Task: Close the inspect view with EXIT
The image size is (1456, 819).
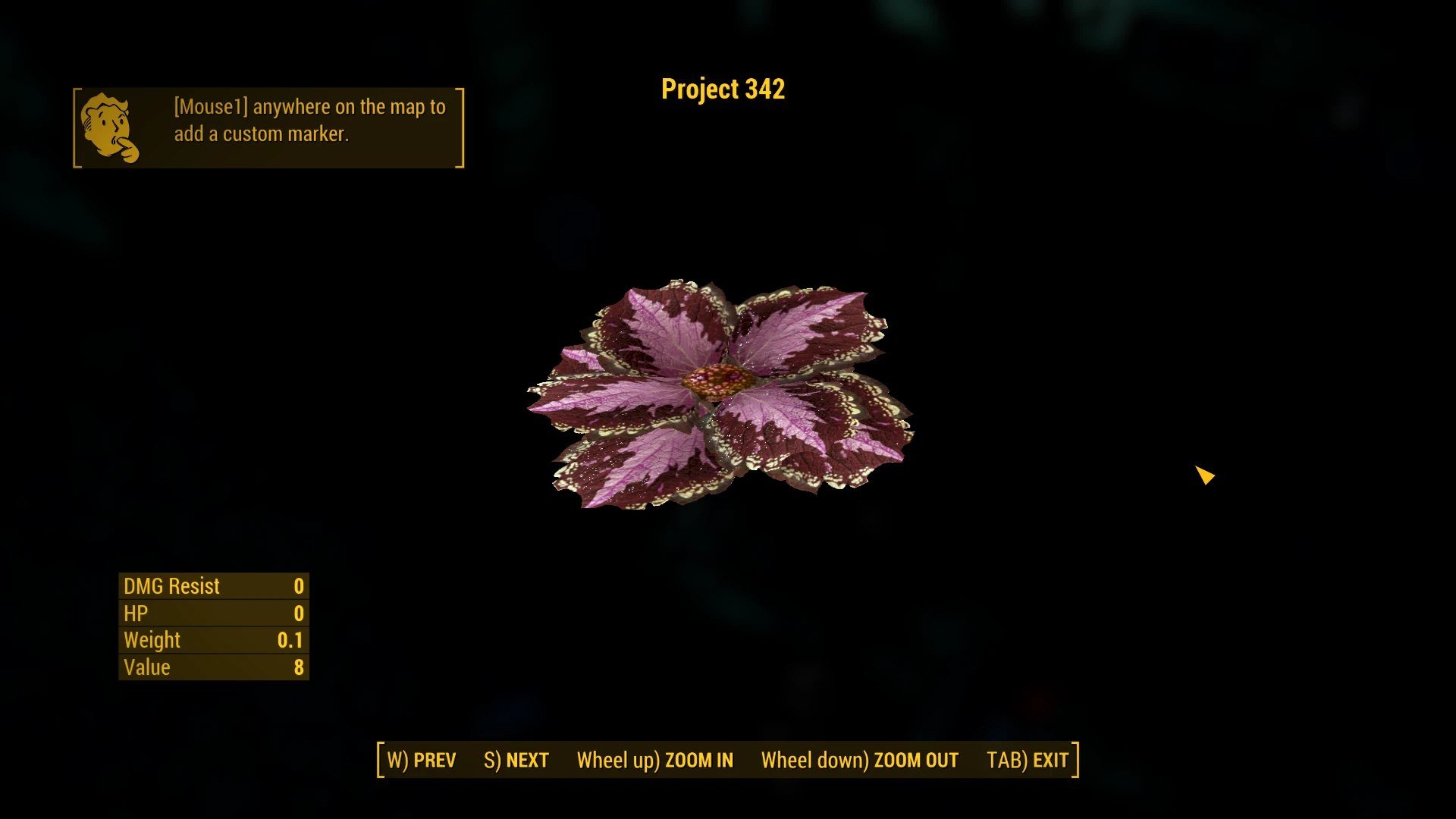Action: point(1028,760)
